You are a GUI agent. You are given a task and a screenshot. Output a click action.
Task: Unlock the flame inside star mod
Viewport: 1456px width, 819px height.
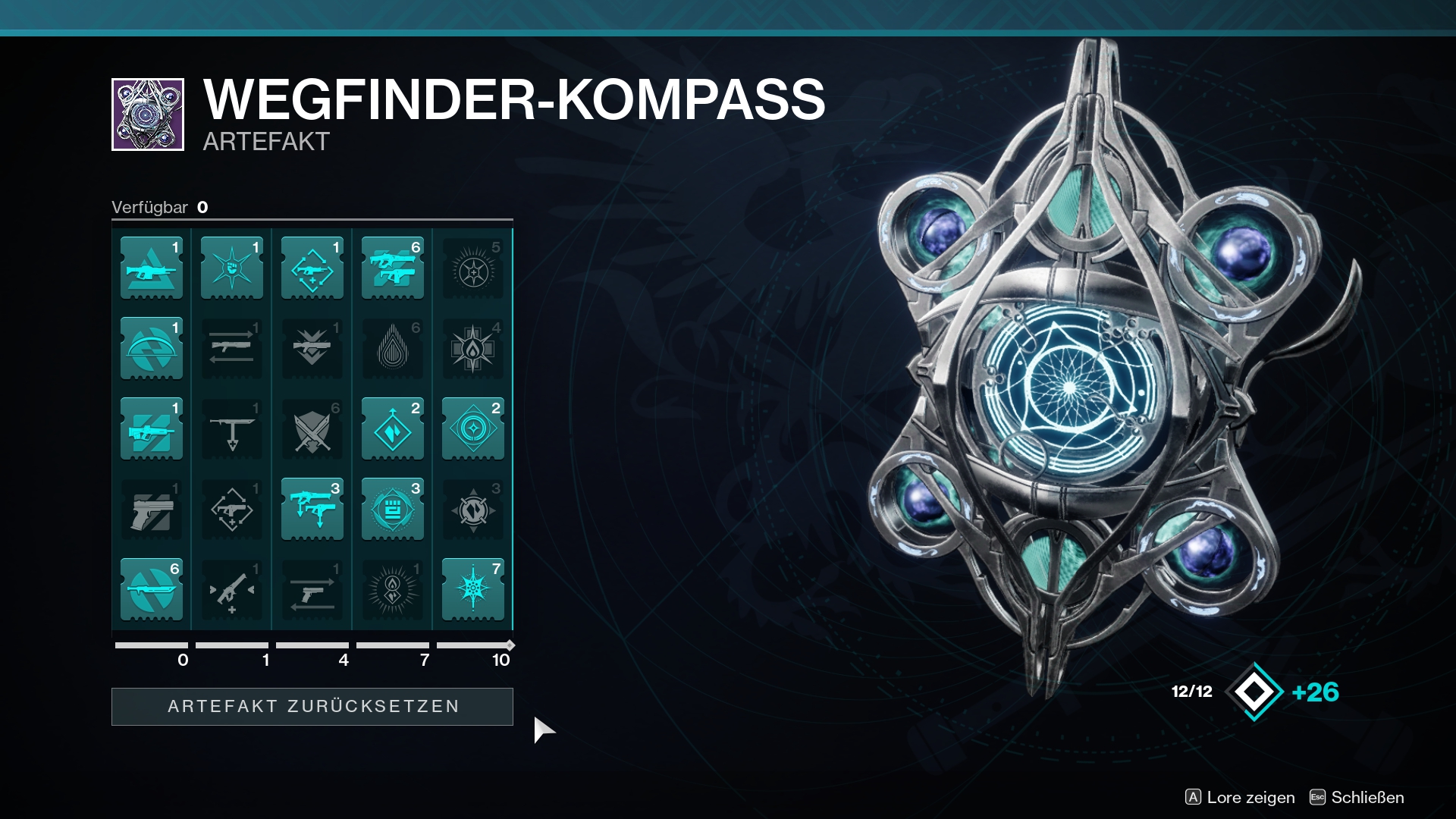tap(473, 349)
